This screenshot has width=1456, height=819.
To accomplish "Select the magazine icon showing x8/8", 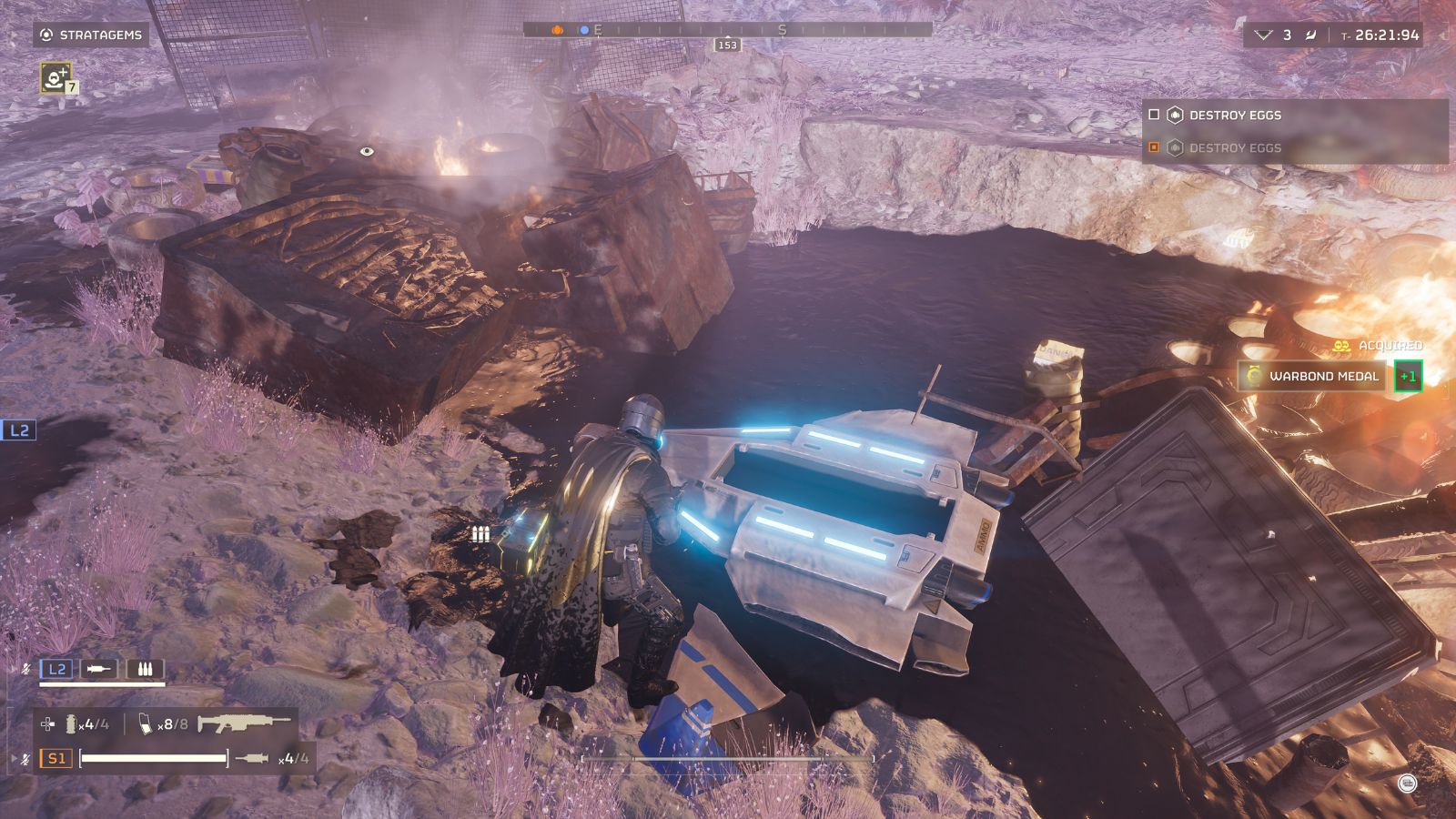I will click(x=146, y=725).
